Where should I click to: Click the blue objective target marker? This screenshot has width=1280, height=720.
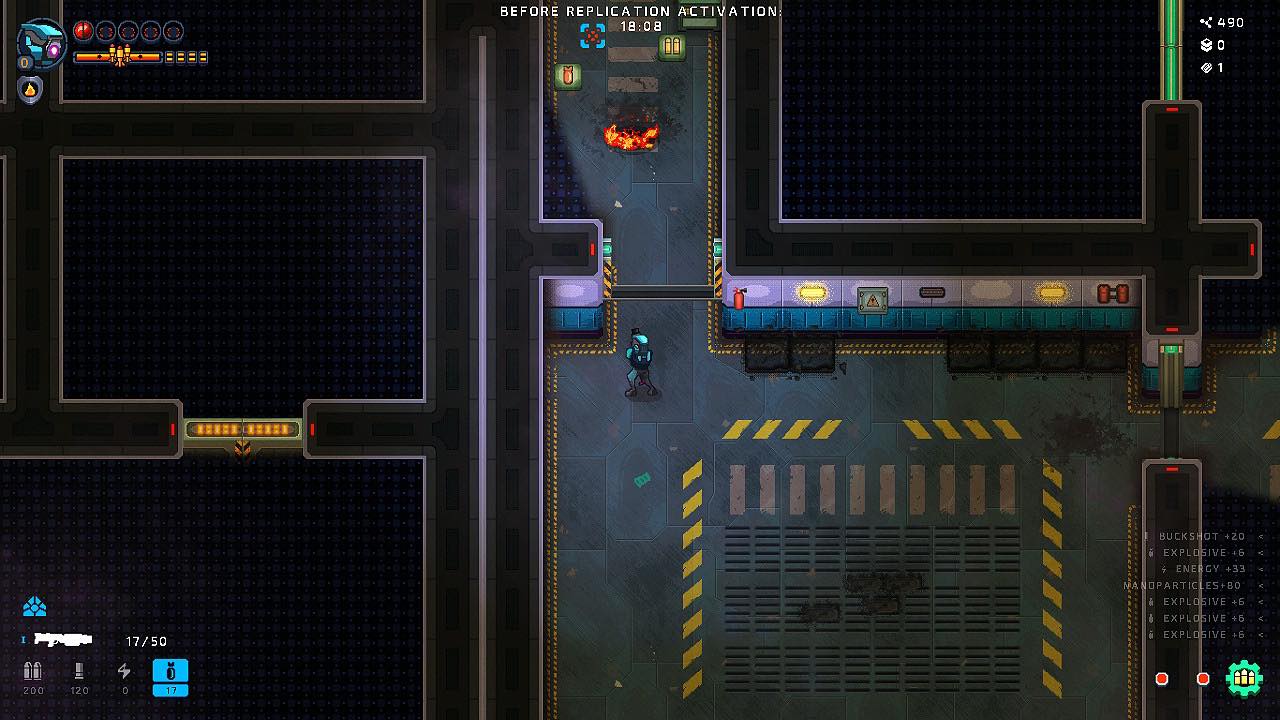pyautogui.click(x=593, y=36)
